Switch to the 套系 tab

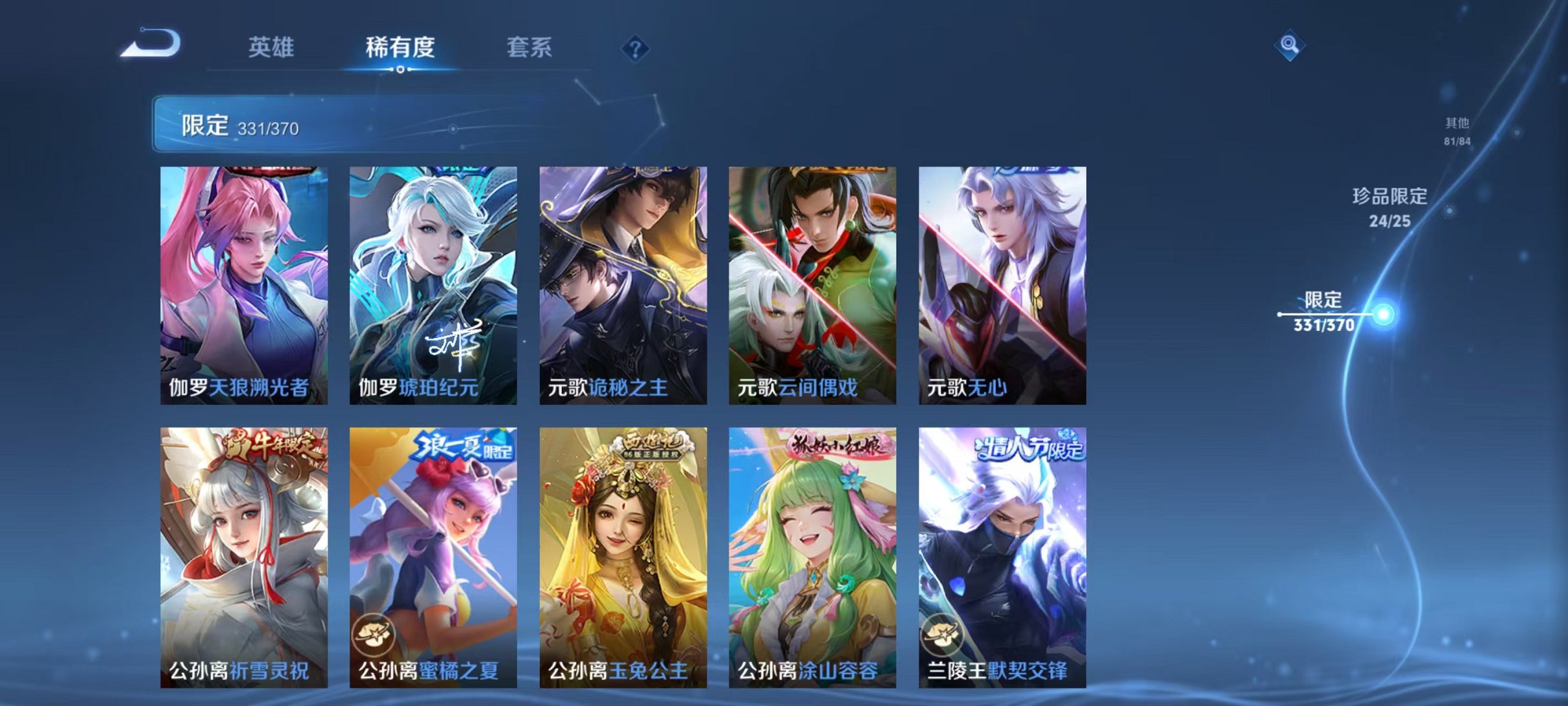(529, 48)
